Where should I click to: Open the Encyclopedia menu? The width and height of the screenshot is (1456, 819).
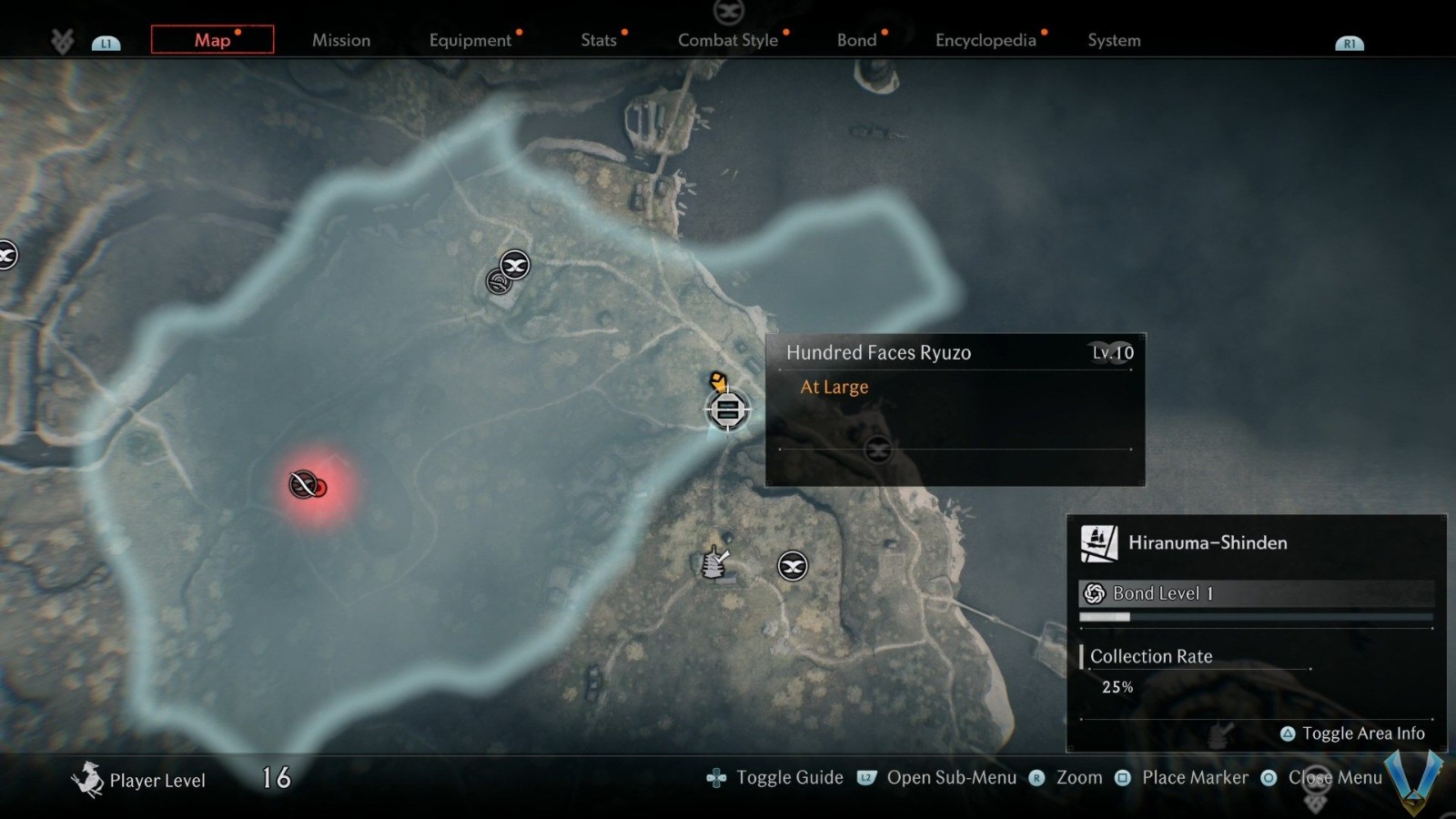986,40
